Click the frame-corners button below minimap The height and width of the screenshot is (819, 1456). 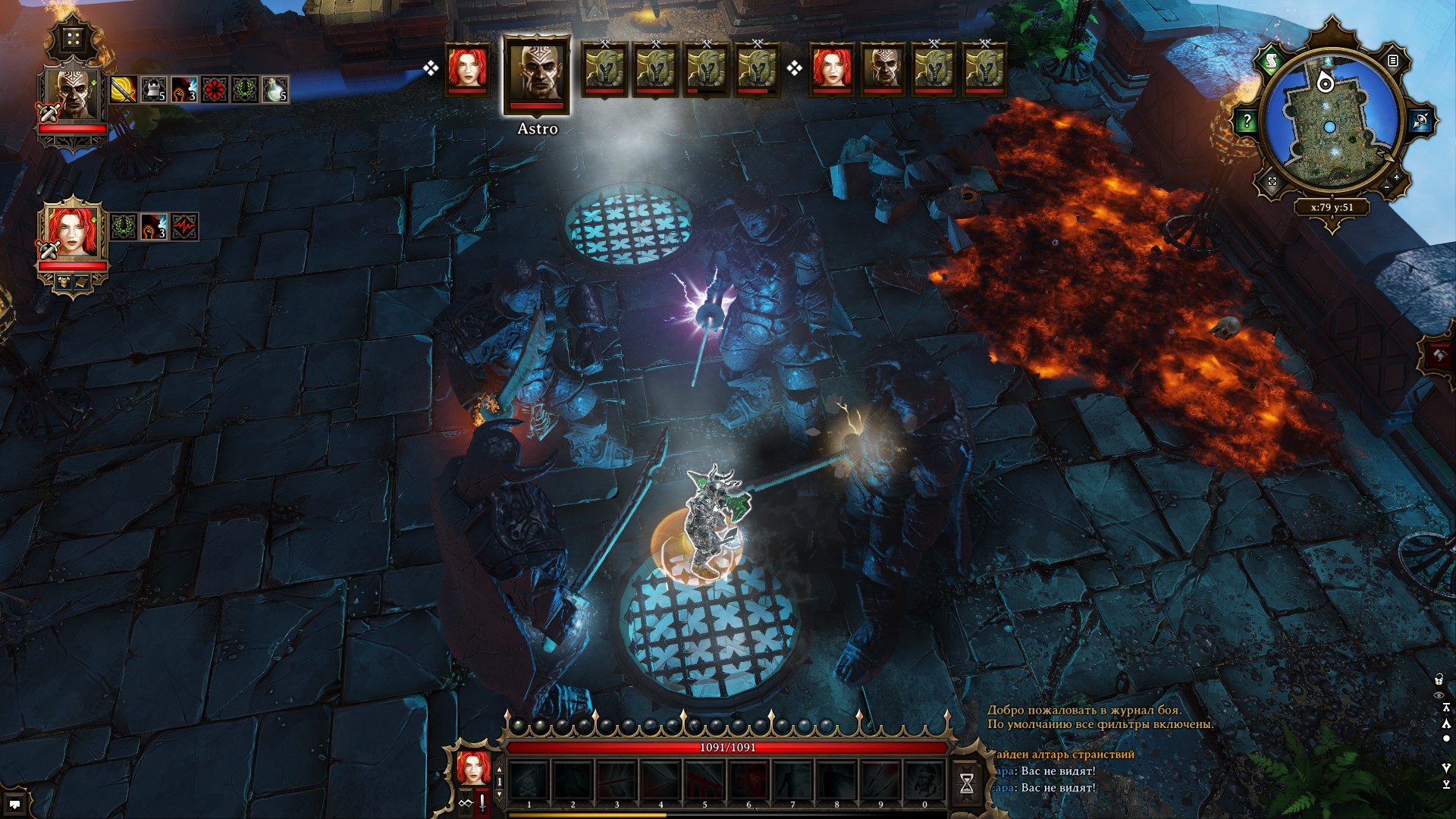click(x=1272, y=181)
